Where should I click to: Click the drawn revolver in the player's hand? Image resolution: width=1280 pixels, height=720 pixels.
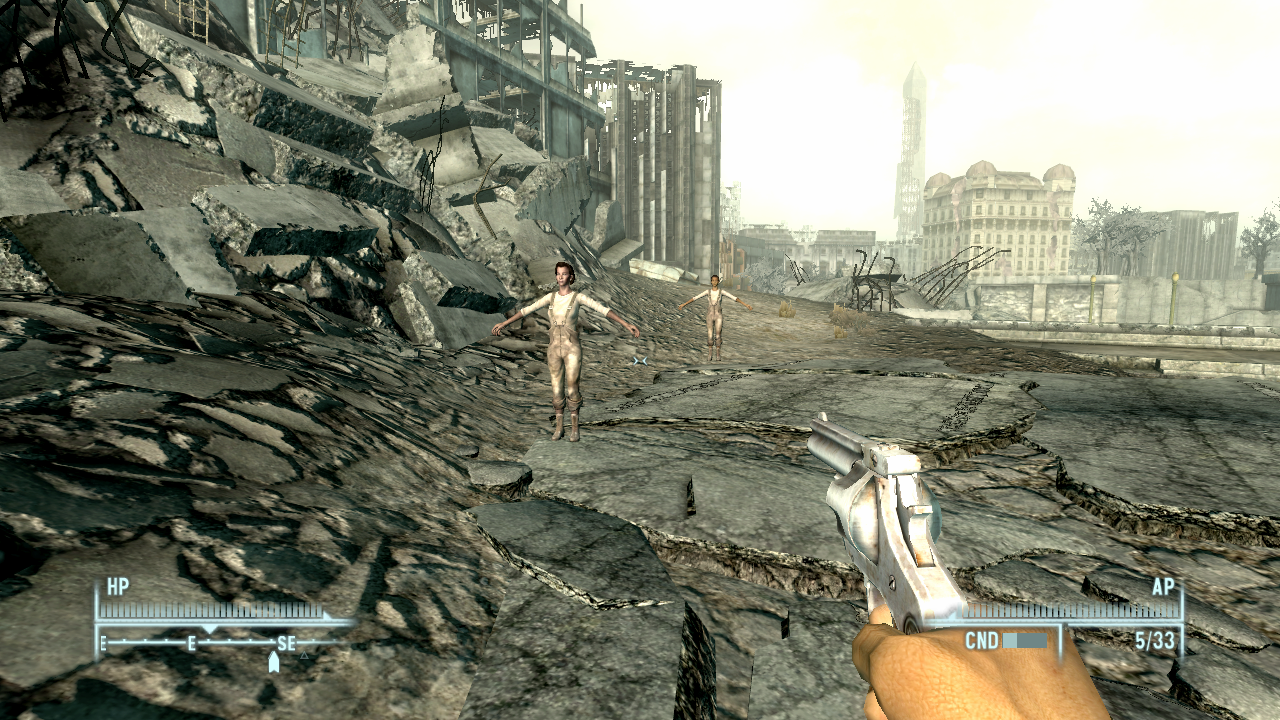pyautogui.click(x=890, y=520)
